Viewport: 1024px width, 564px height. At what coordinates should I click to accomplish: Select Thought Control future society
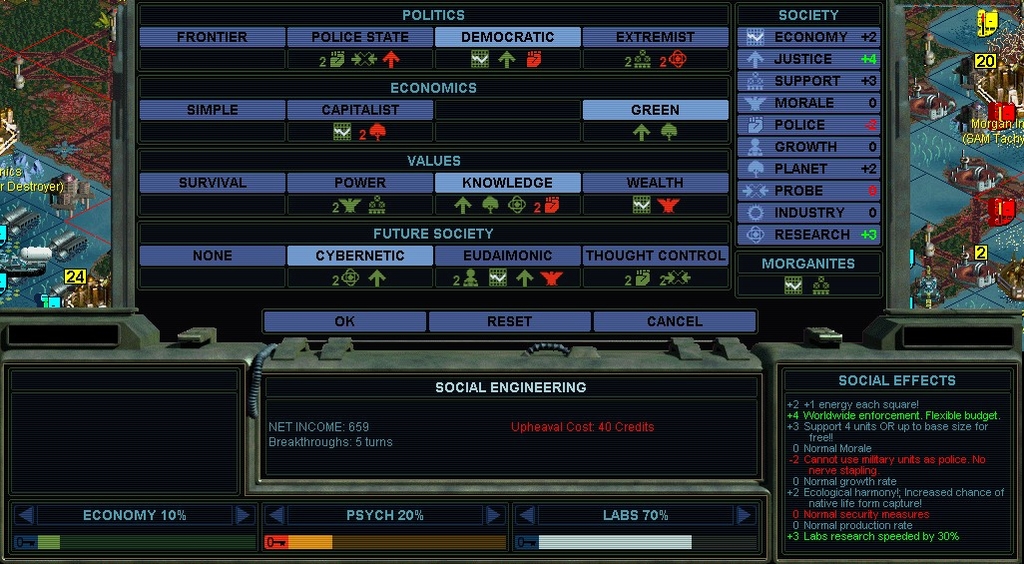click(655, 256)
